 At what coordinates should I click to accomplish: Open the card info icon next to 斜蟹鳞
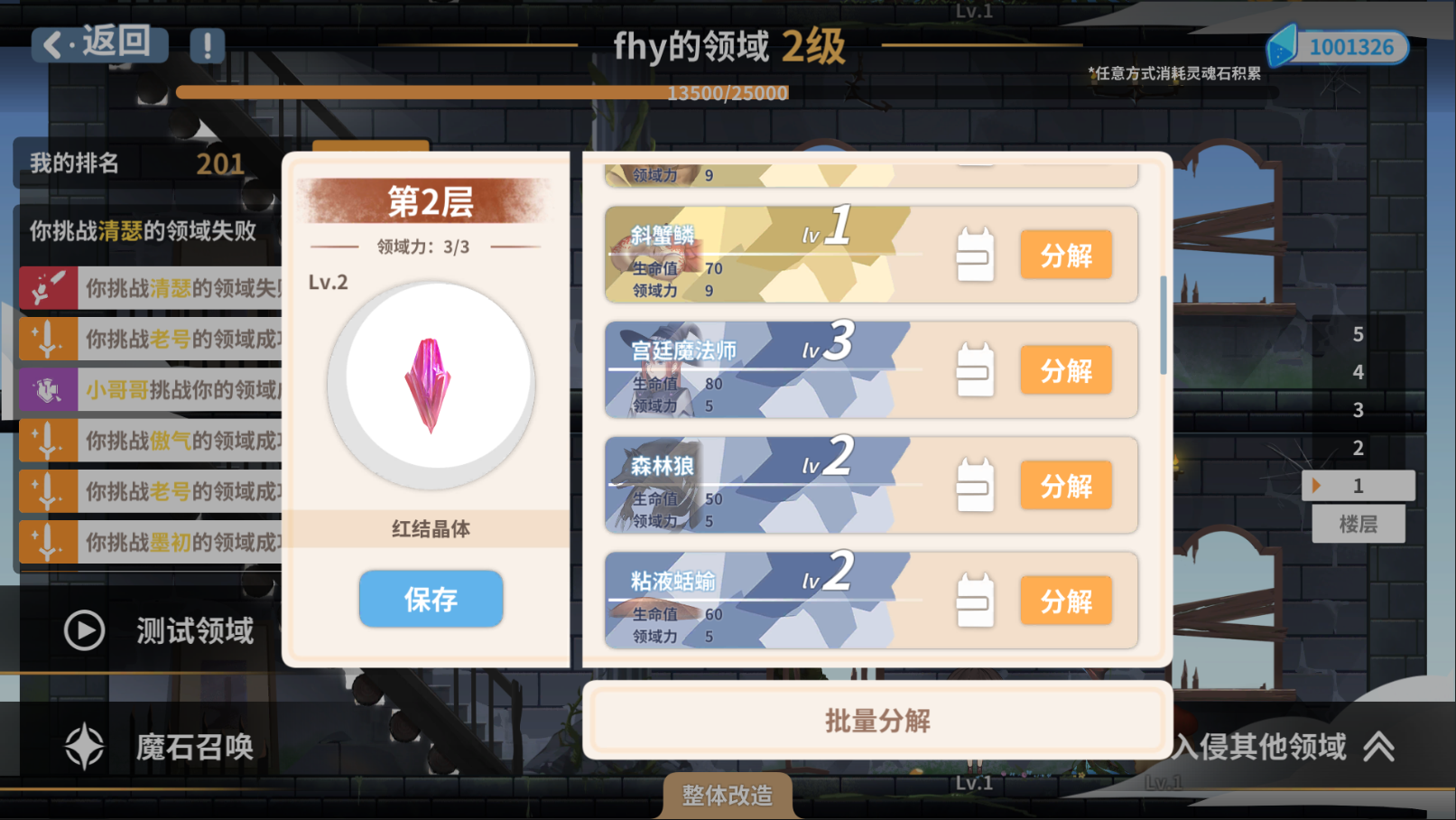pyautogui.click(x=975, y=254)
